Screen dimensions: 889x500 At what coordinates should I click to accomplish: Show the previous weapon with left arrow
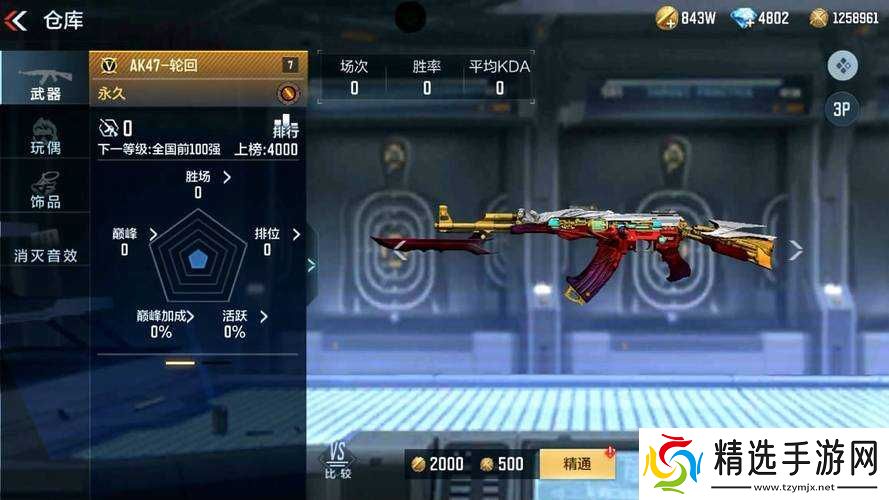[x=399, y=251]
